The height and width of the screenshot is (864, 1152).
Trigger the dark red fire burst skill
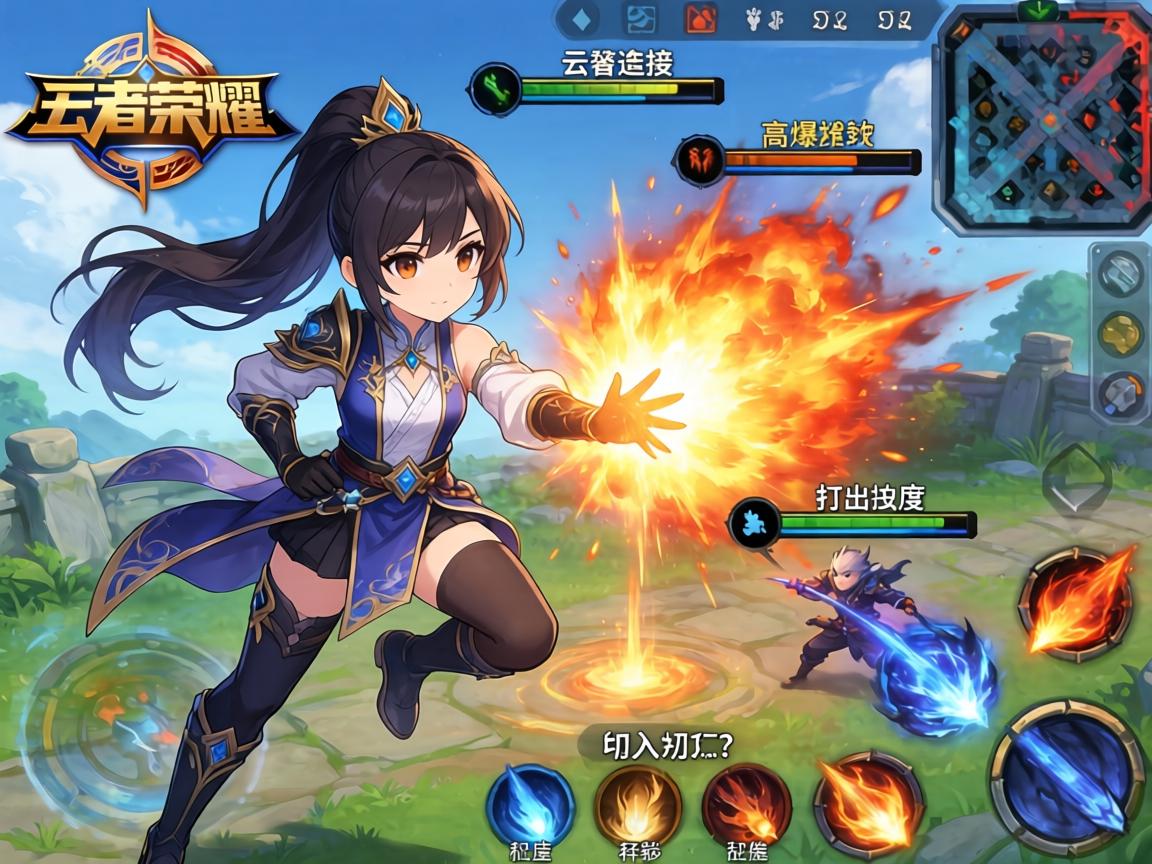[x=746, y=807]
